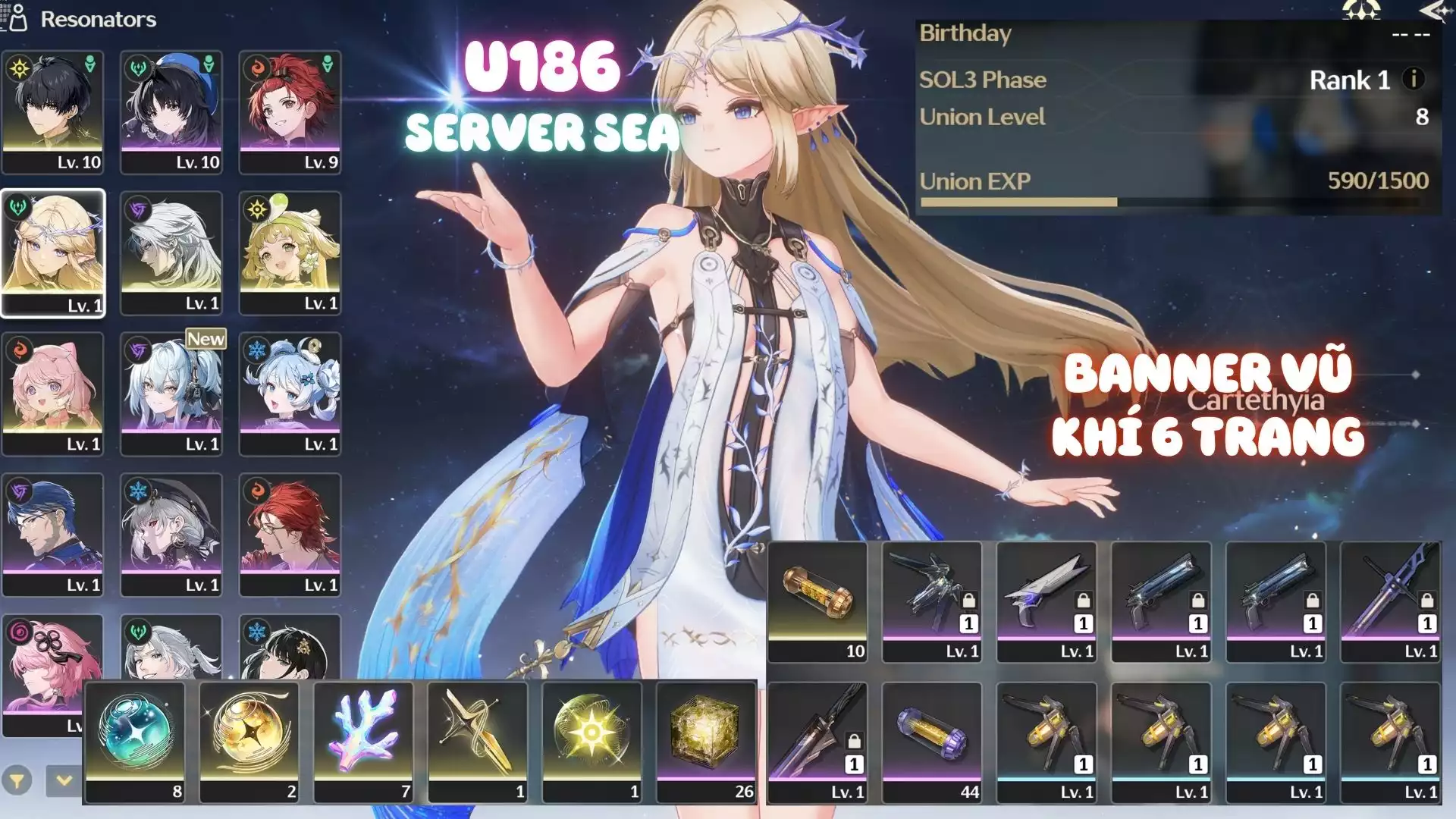1456x819 pixels.
Task: Open the resonator filter funnel button
Action: pyautogui.click(x=17, y=780)
